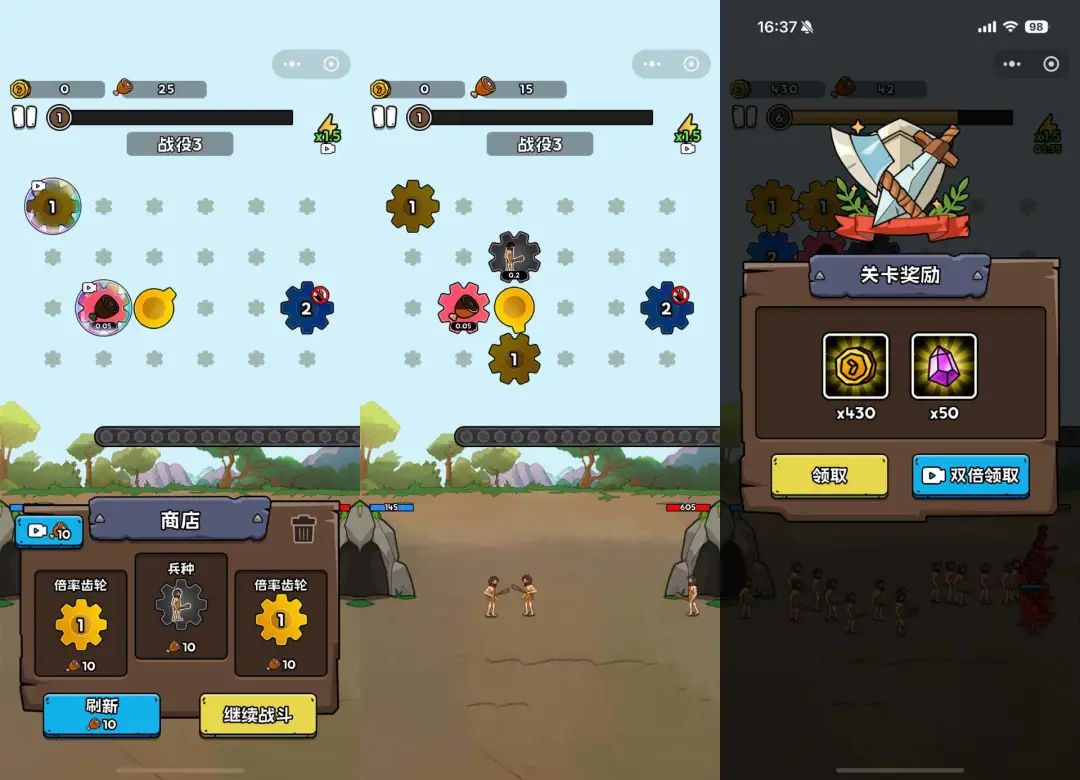
Task: Pop the bubble-wrapped number 1 gear
Action: (52, 207)
